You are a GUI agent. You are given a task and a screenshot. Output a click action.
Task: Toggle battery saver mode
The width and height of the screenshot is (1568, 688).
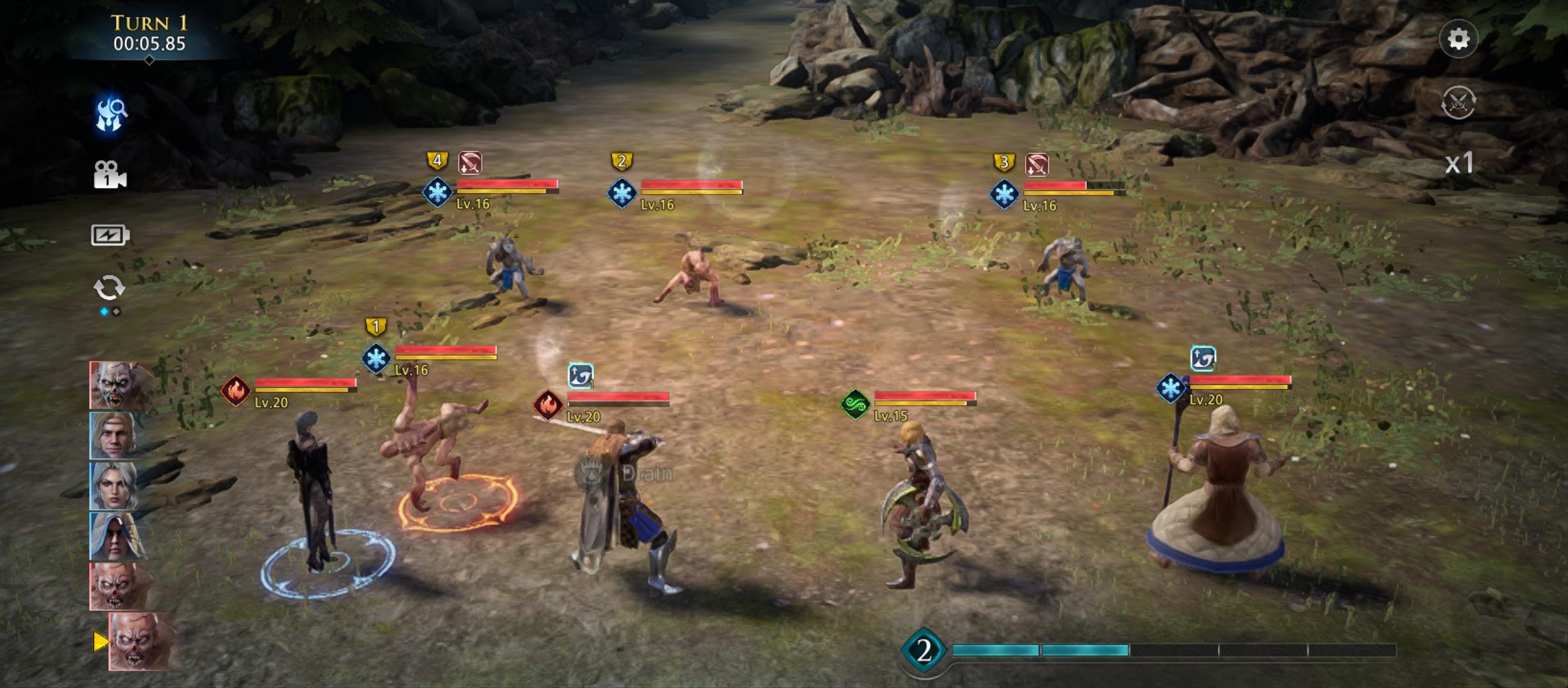pos(110,235)
